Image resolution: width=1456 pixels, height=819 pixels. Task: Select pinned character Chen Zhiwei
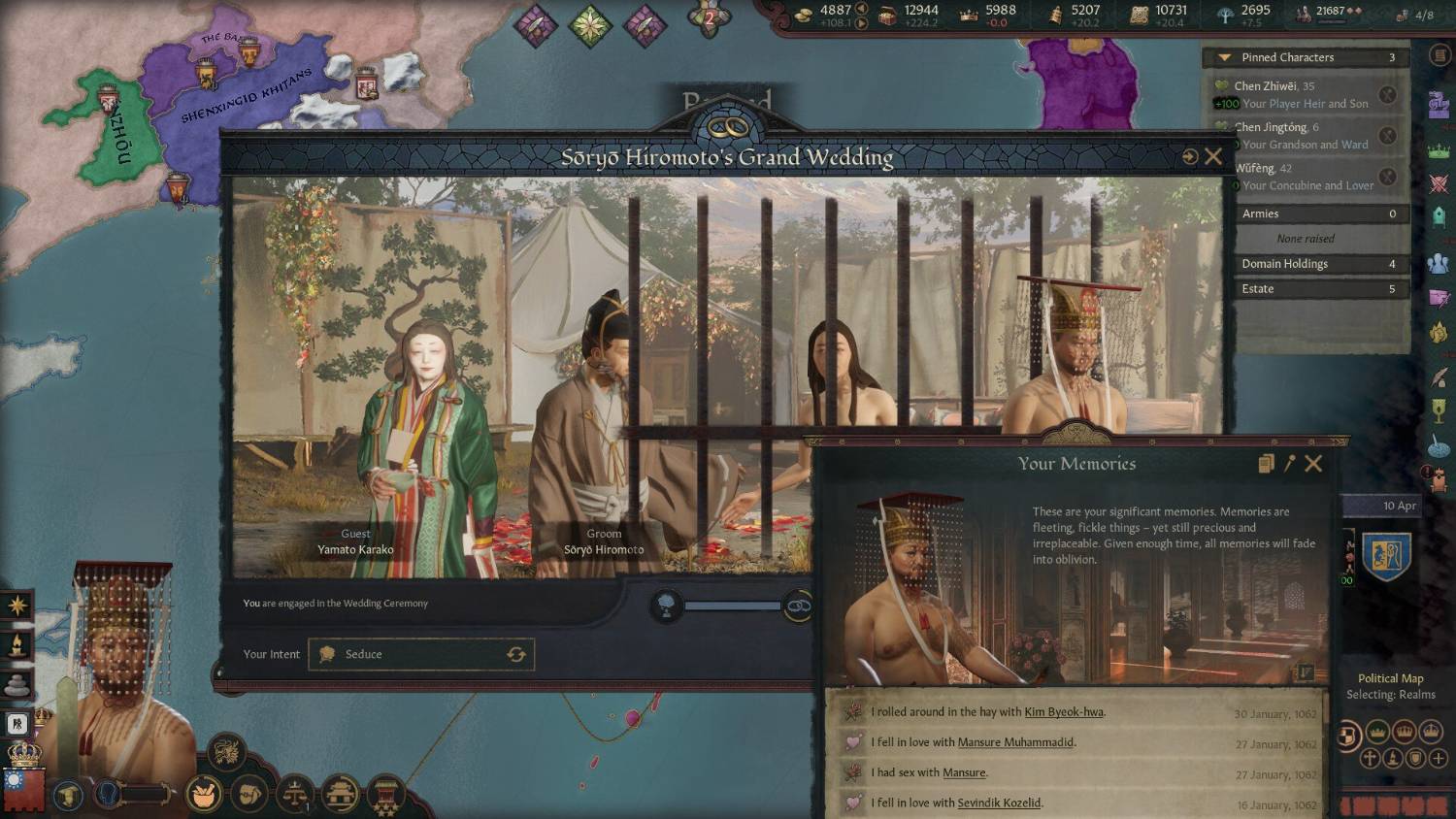point(1266,86)
